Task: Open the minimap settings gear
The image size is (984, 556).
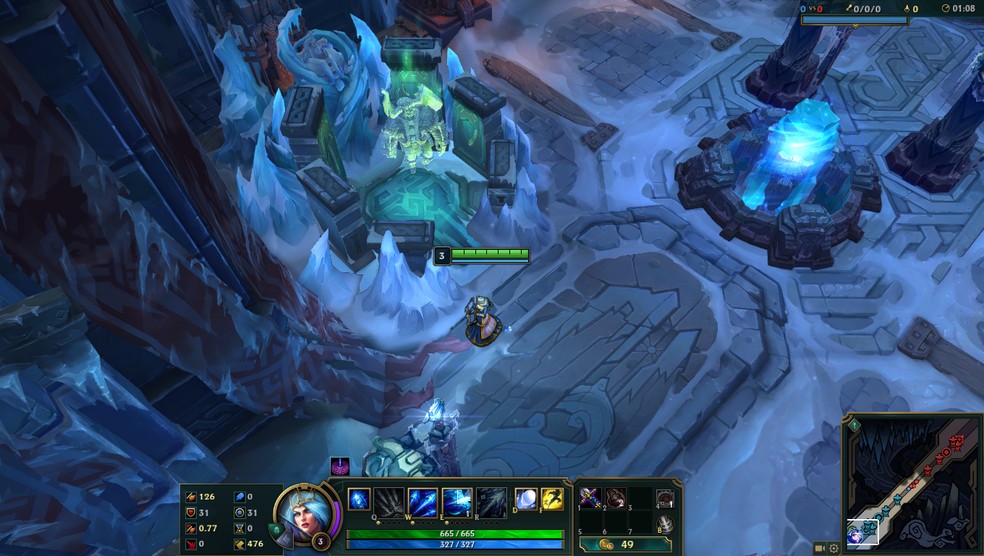Action: click(x=834, y=548)
